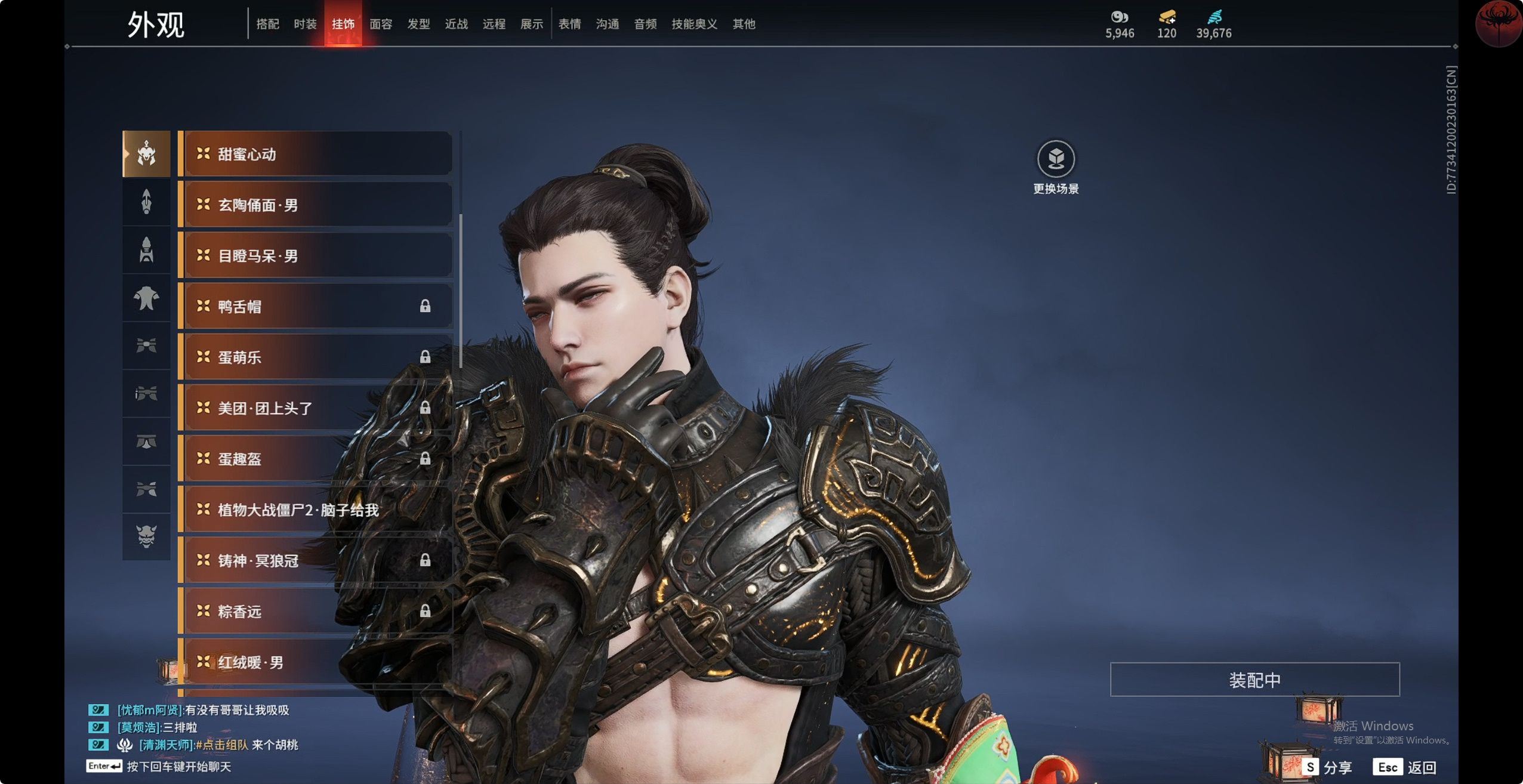Click the 装配中 equip button
Image resolution: width=1523 pixels, height=784 pixels.
click(x=1254, y=680)
